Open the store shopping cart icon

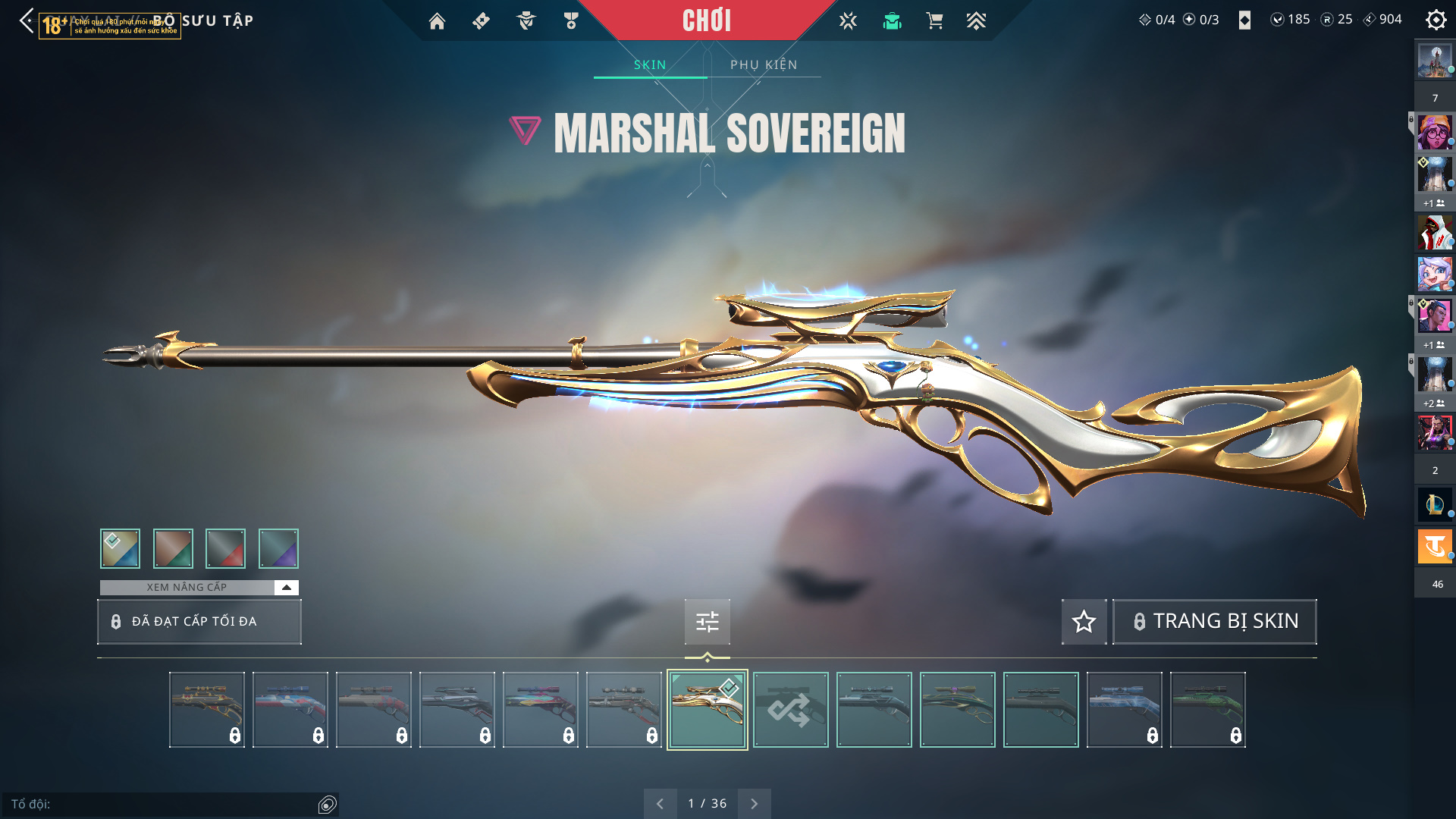[934, 21]
